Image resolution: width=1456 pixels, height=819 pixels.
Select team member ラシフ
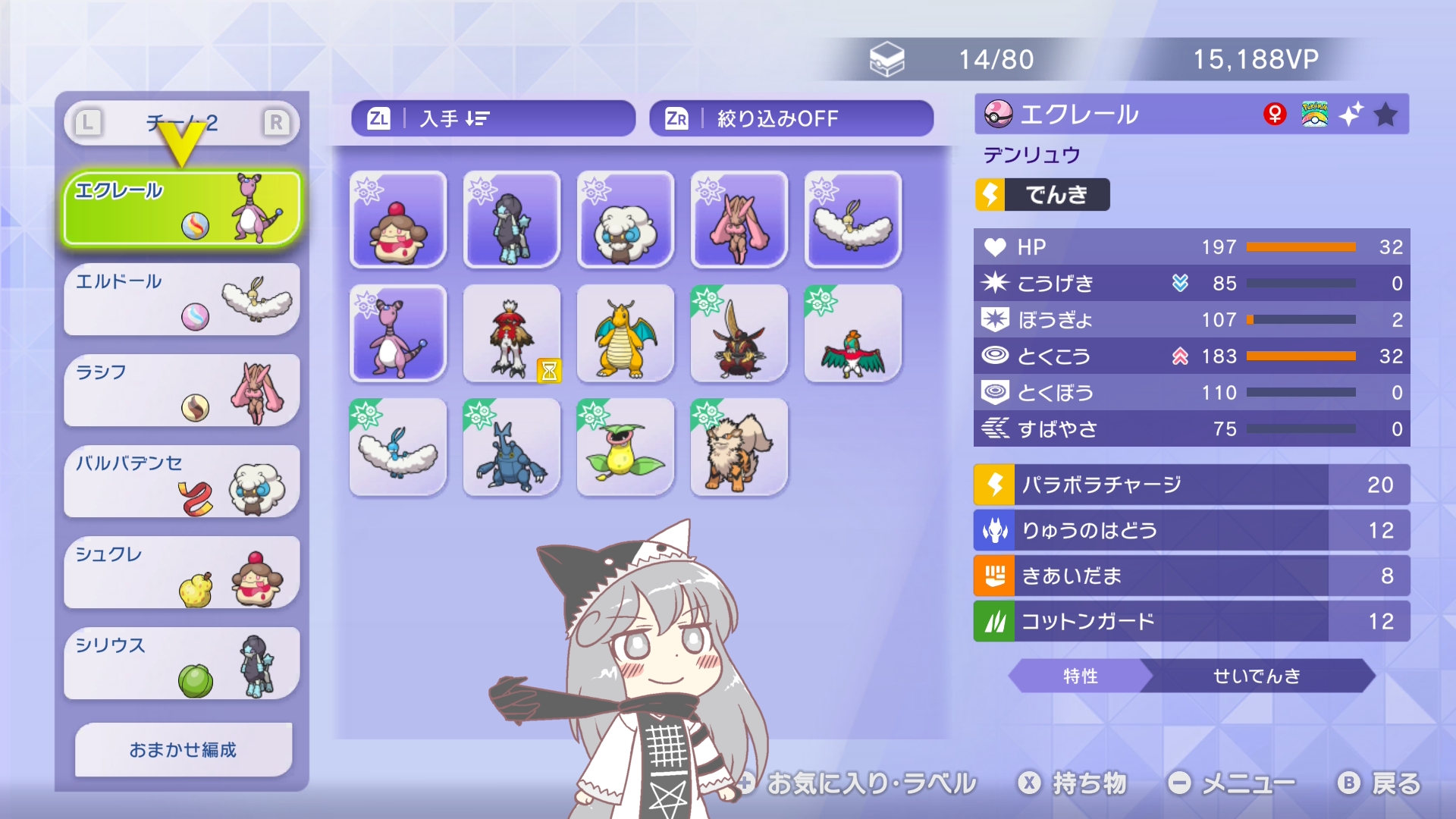click(x=182, y=391)
